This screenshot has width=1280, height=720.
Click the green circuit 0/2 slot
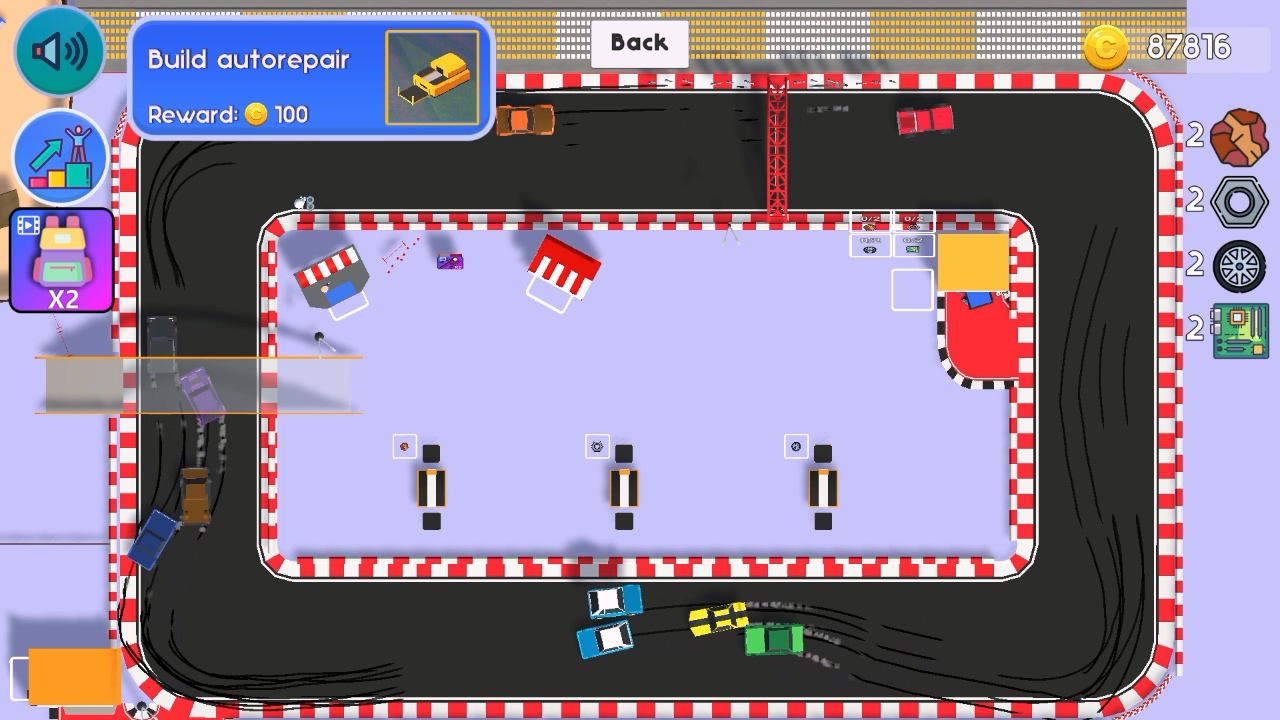point(913,246)
